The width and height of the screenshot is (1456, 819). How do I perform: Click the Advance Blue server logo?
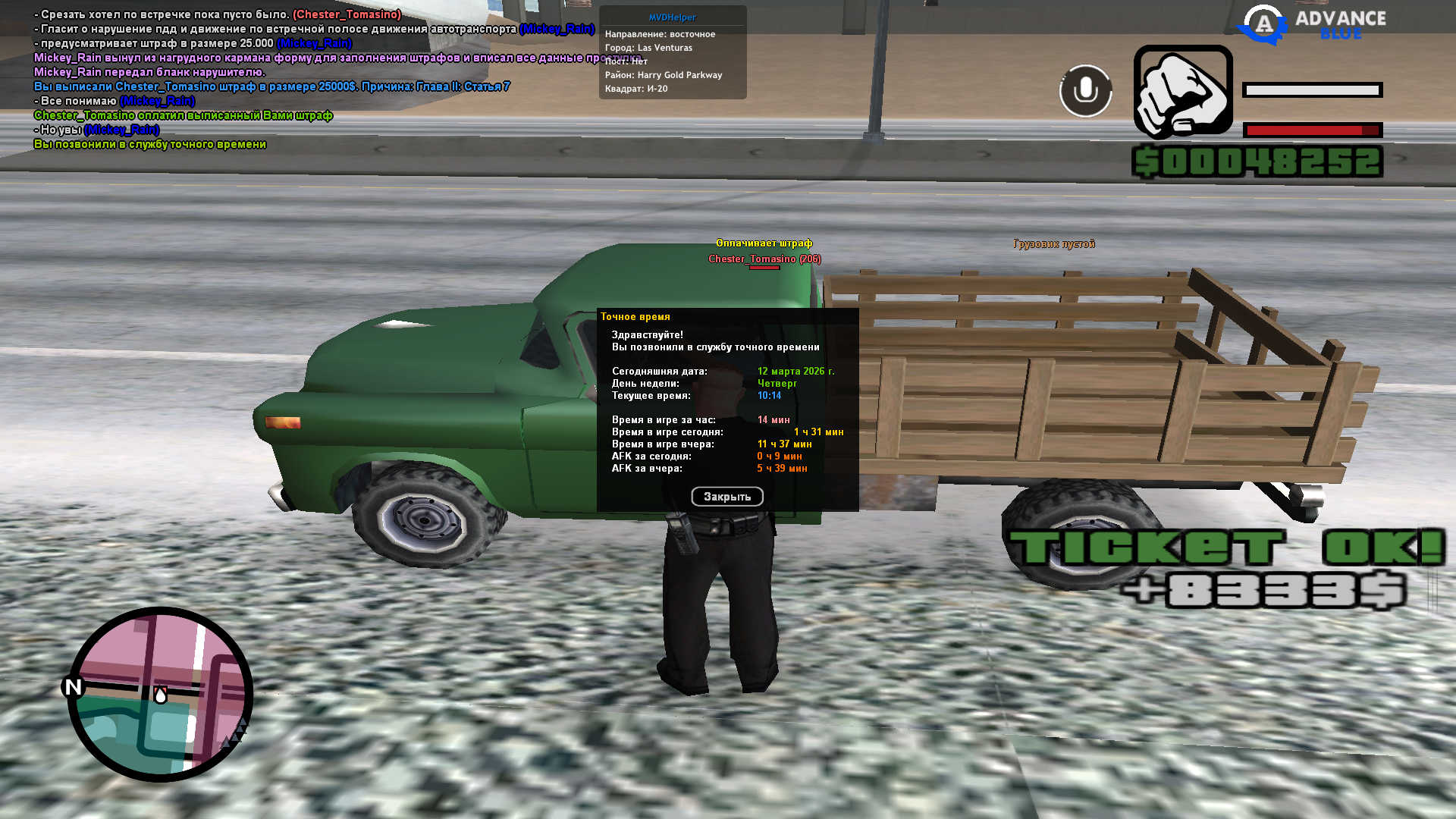[1312, 24]
